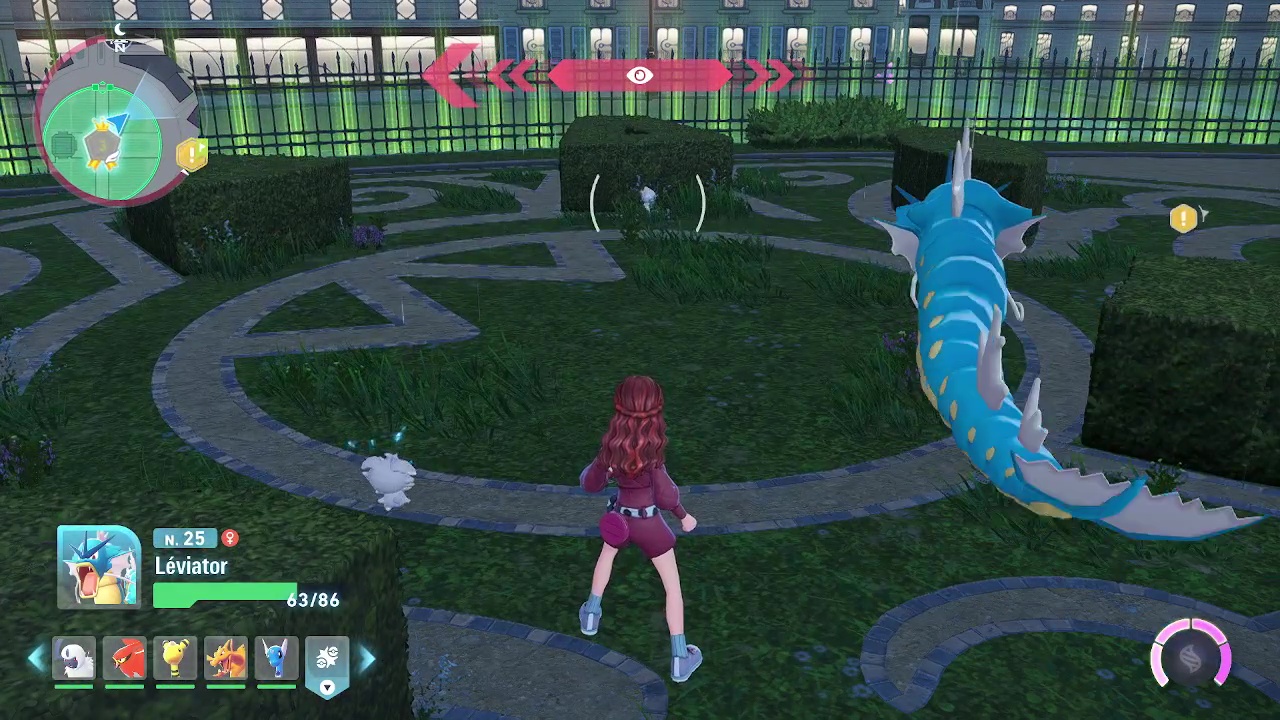1280x720 pixels.
Task: Click the N. 25 level badge
Action: [184, 539]
